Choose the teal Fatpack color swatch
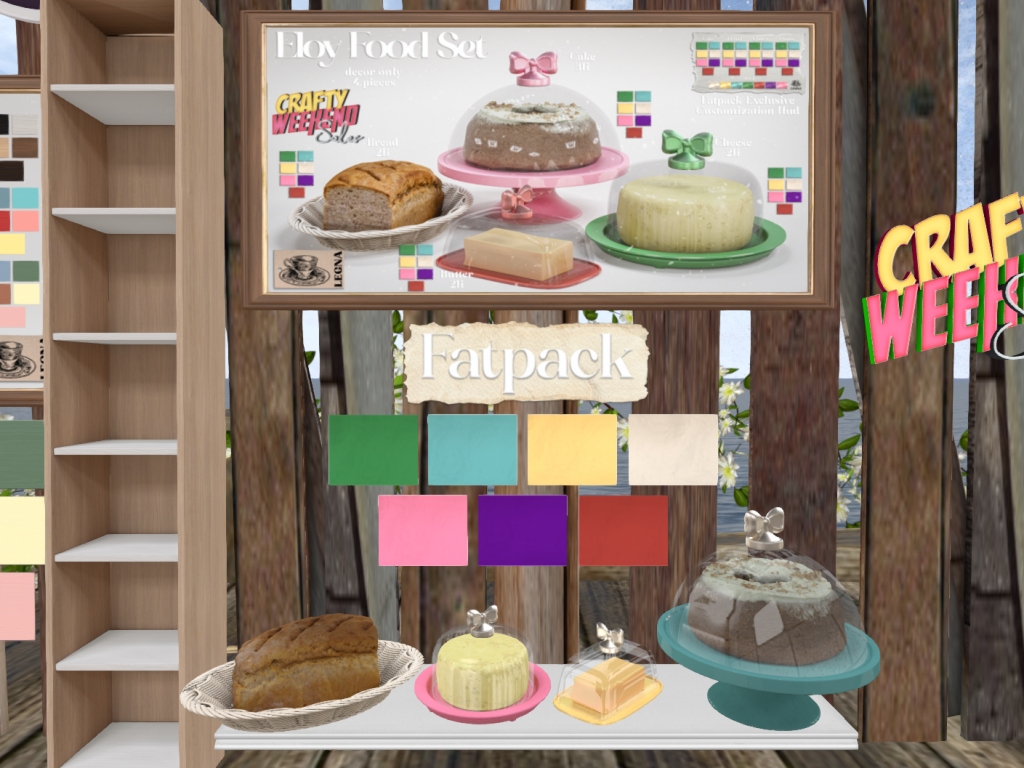The width and height of the screenshot is (1024, 768). tap(472, 450)
